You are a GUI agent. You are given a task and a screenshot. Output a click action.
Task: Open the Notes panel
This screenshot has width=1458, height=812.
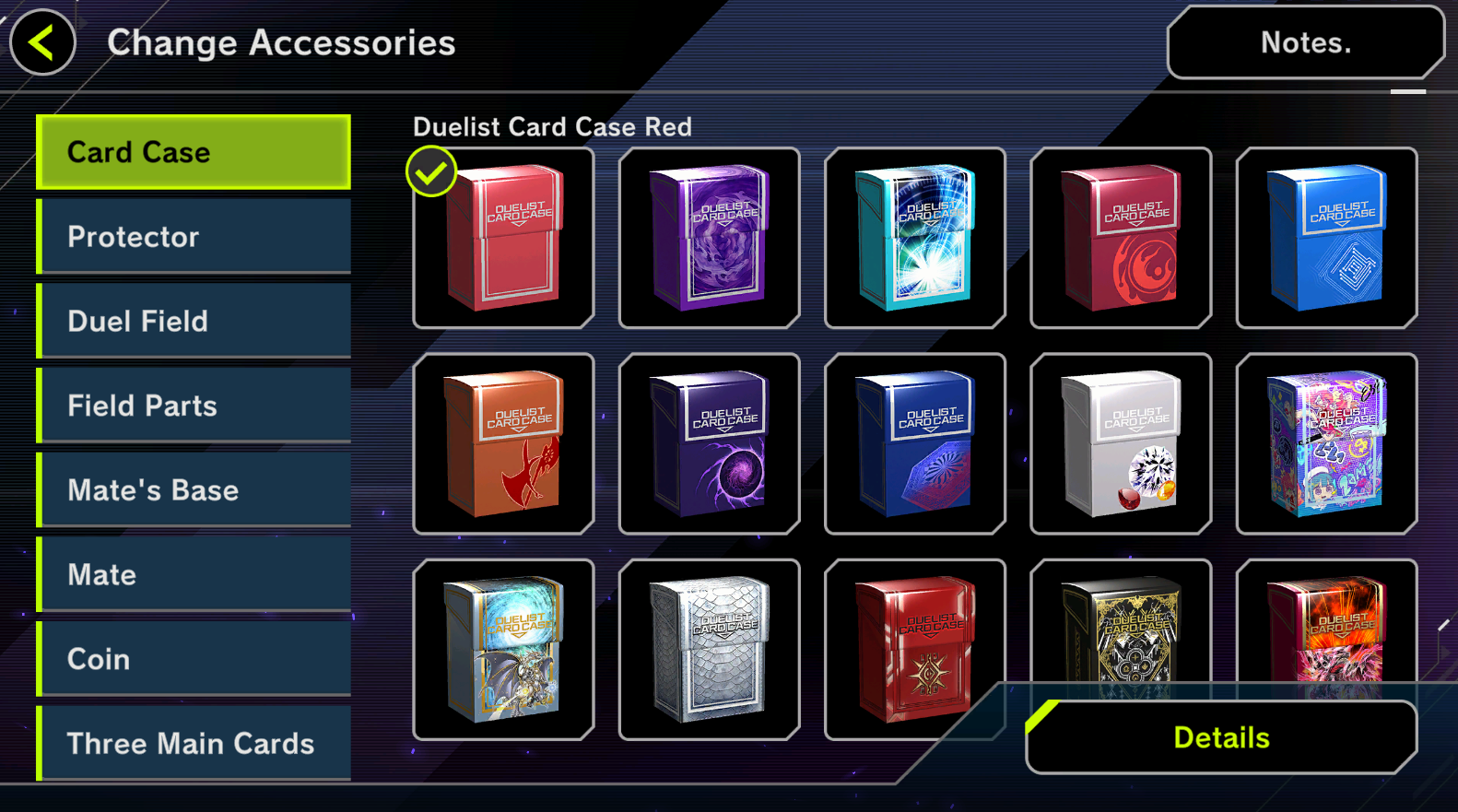tap(1305, 42)
